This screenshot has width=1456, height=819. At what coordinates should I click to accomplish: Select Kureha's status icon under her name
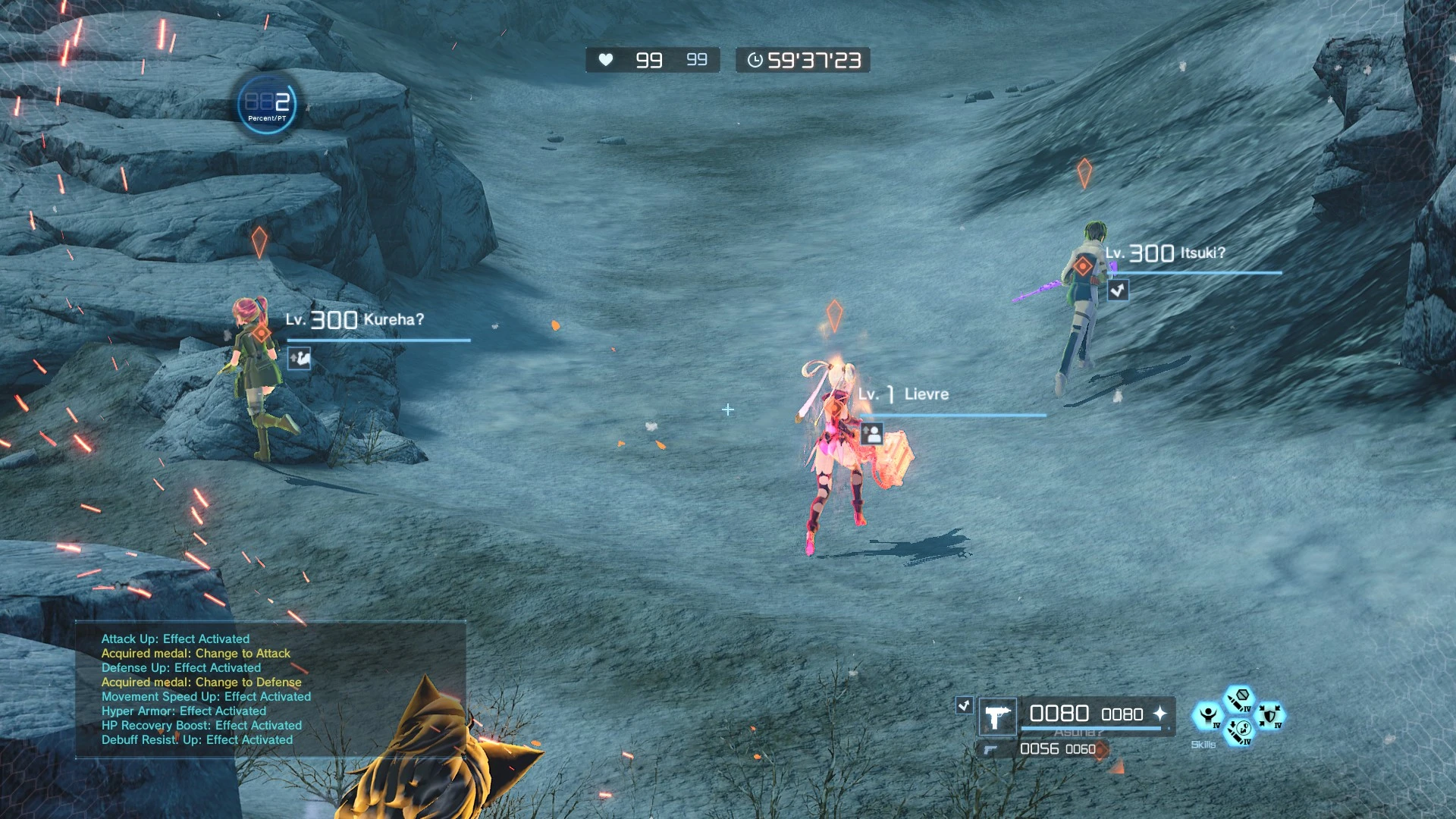coord(300,358)
